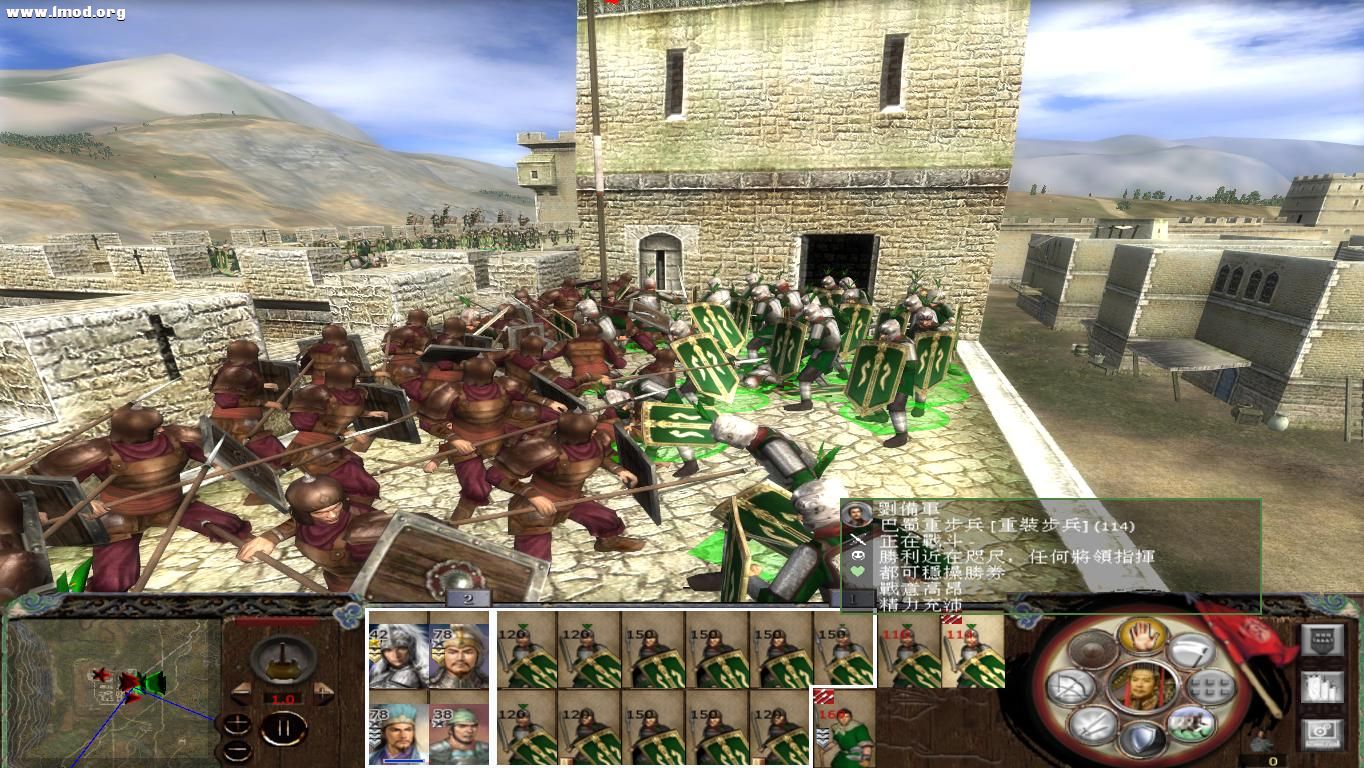Open the camera options button bottom right
The width and height of the screenshot is (1364, 768).
(1323, 734)
